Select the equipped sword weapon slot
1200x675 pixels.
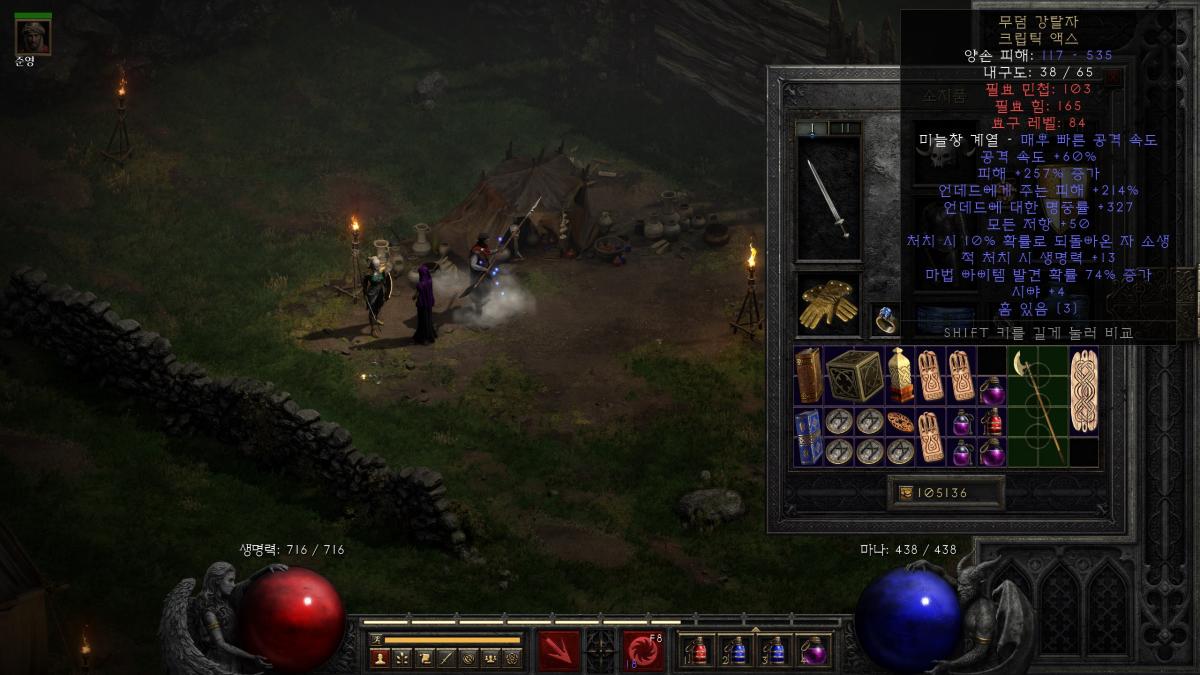click(x=828, y=199)
